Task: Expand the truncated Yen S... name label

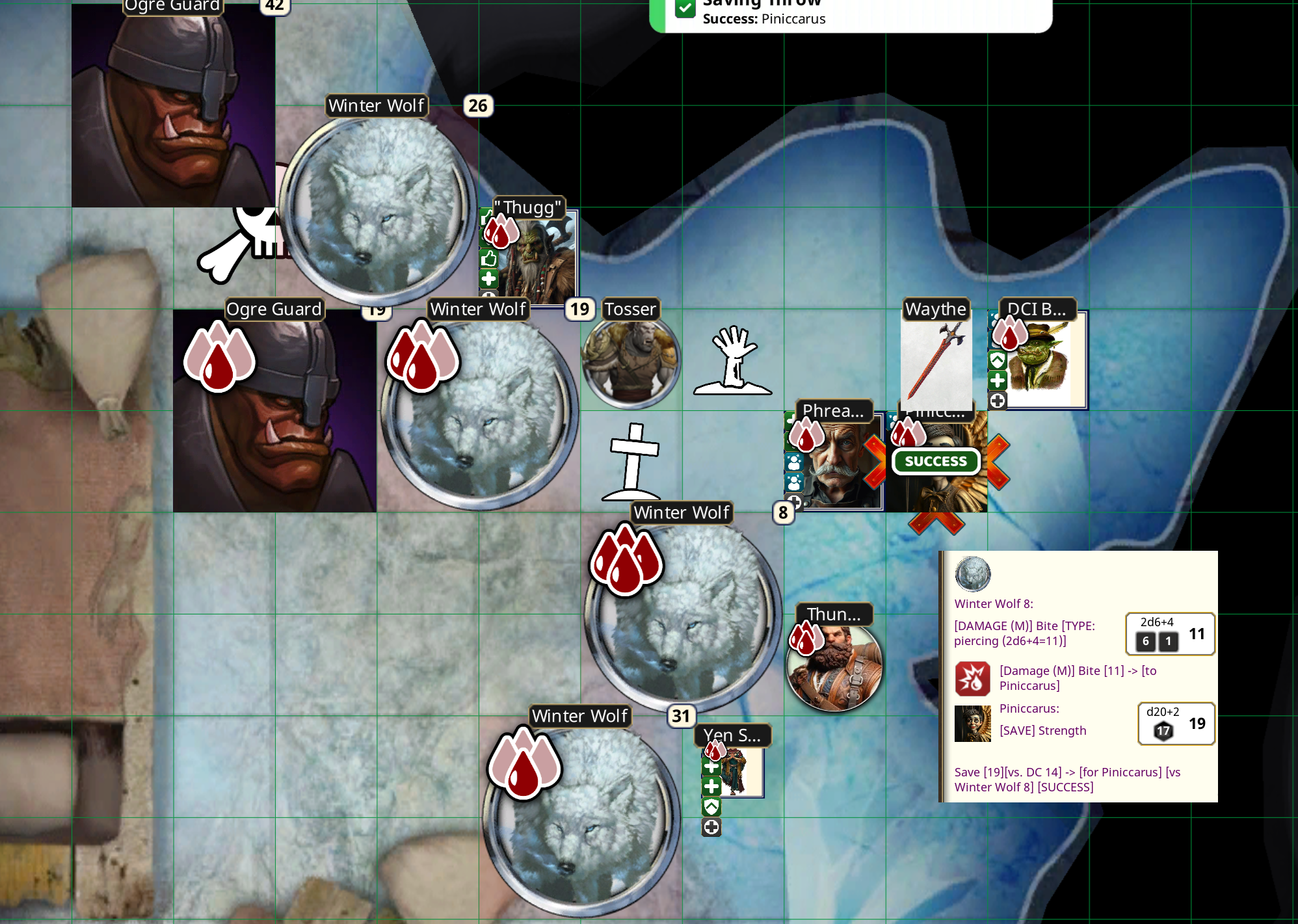Action: point(732,734)
